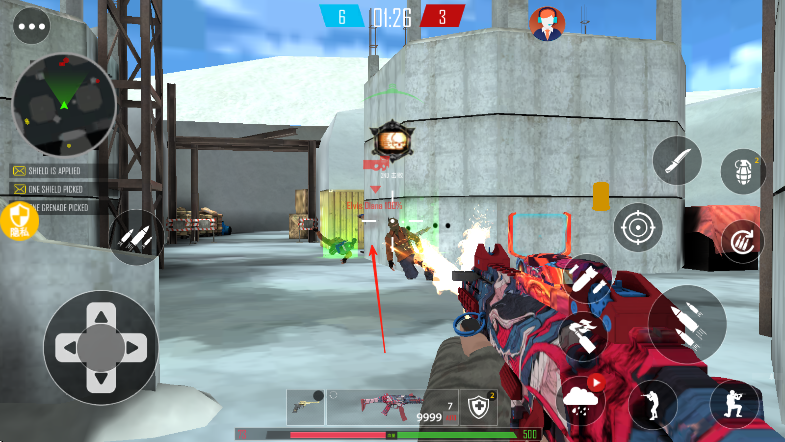Switch to the golden pistol slot
The width and height of the screenshot is (785, 442).
point(306,404)
